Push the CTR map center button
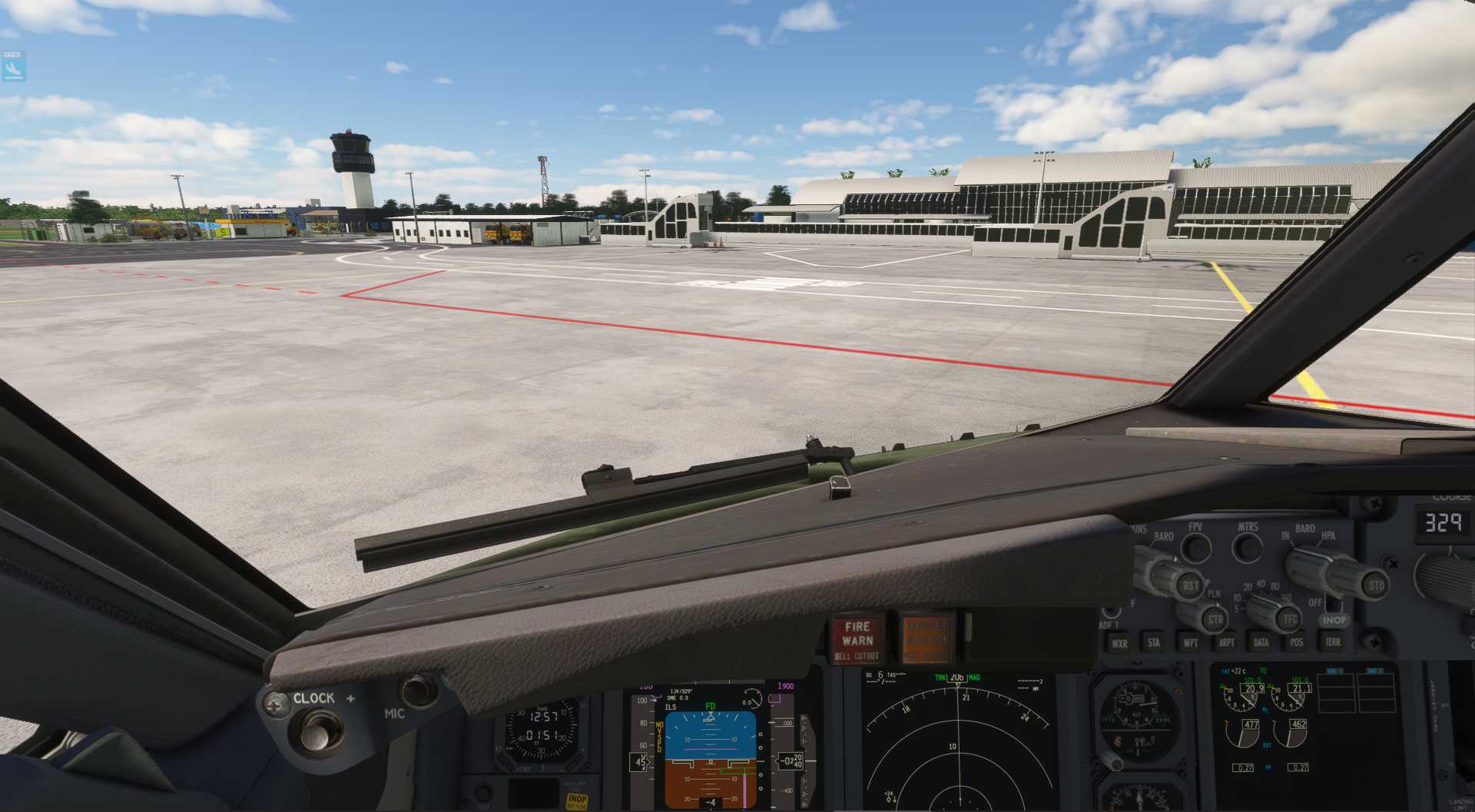Viewport: 1475px width, 812px height. coord(1215,619)
